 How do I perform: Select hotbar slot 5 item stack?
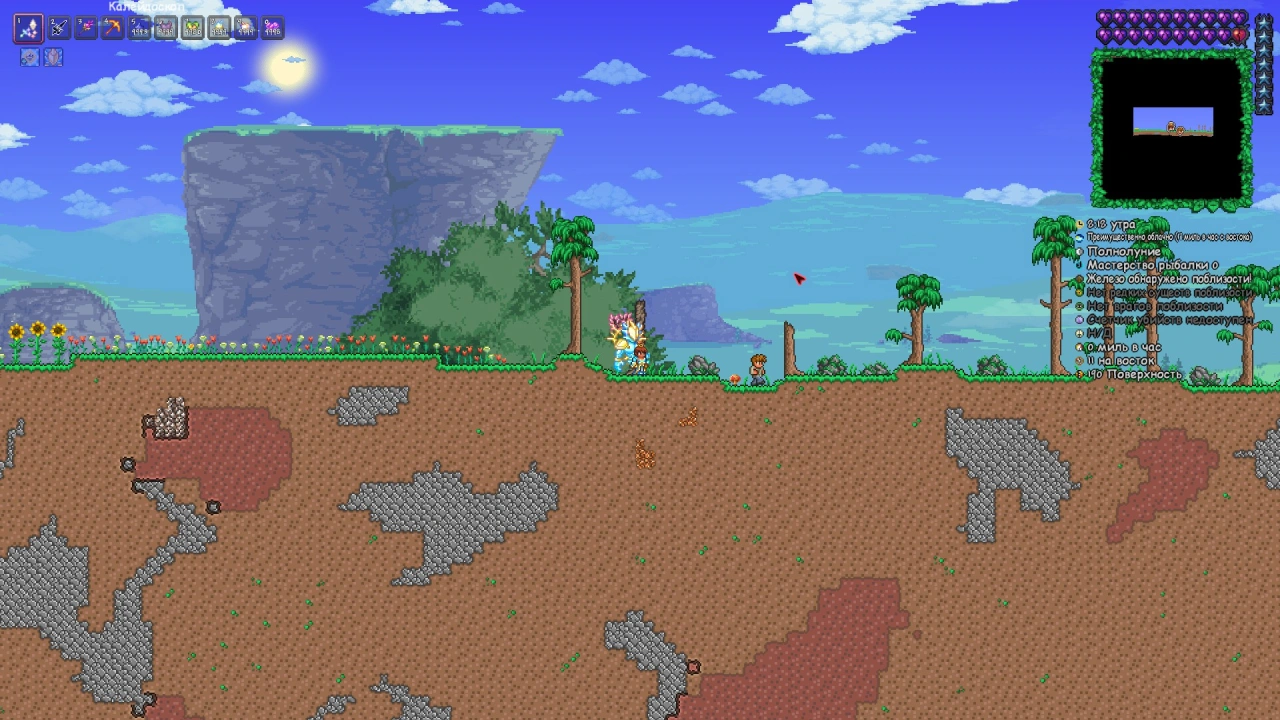coord(139,28)
